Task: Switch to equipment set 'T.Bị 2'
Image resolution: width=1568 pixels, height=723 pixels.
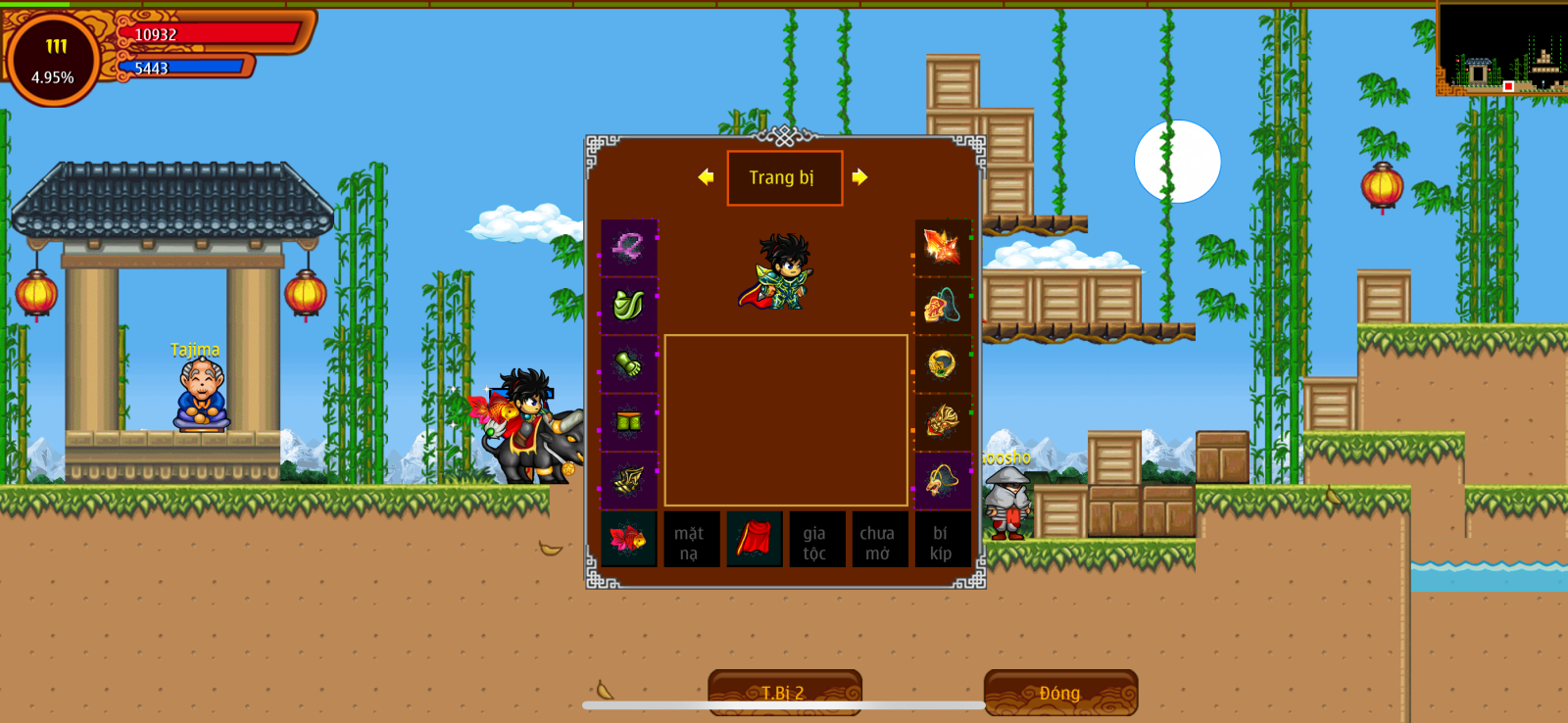Action: pos(784,692)
